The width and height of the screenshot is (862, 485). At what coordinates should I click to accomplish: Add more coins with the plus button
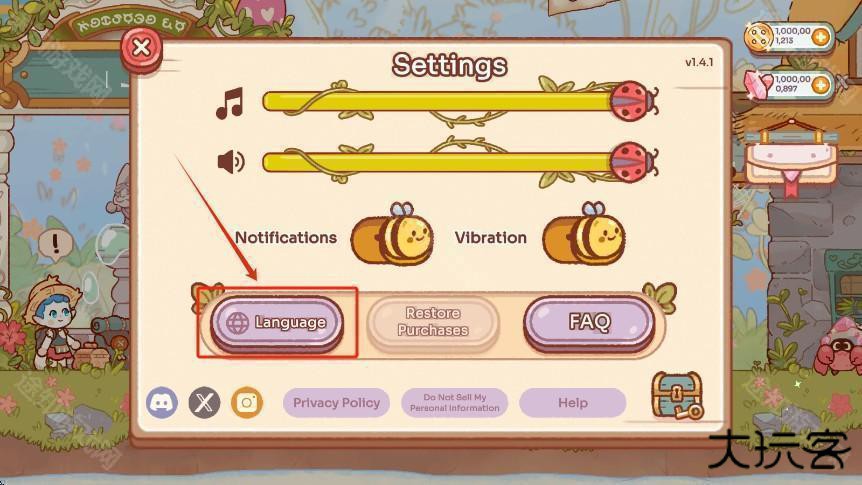point(820,37)
